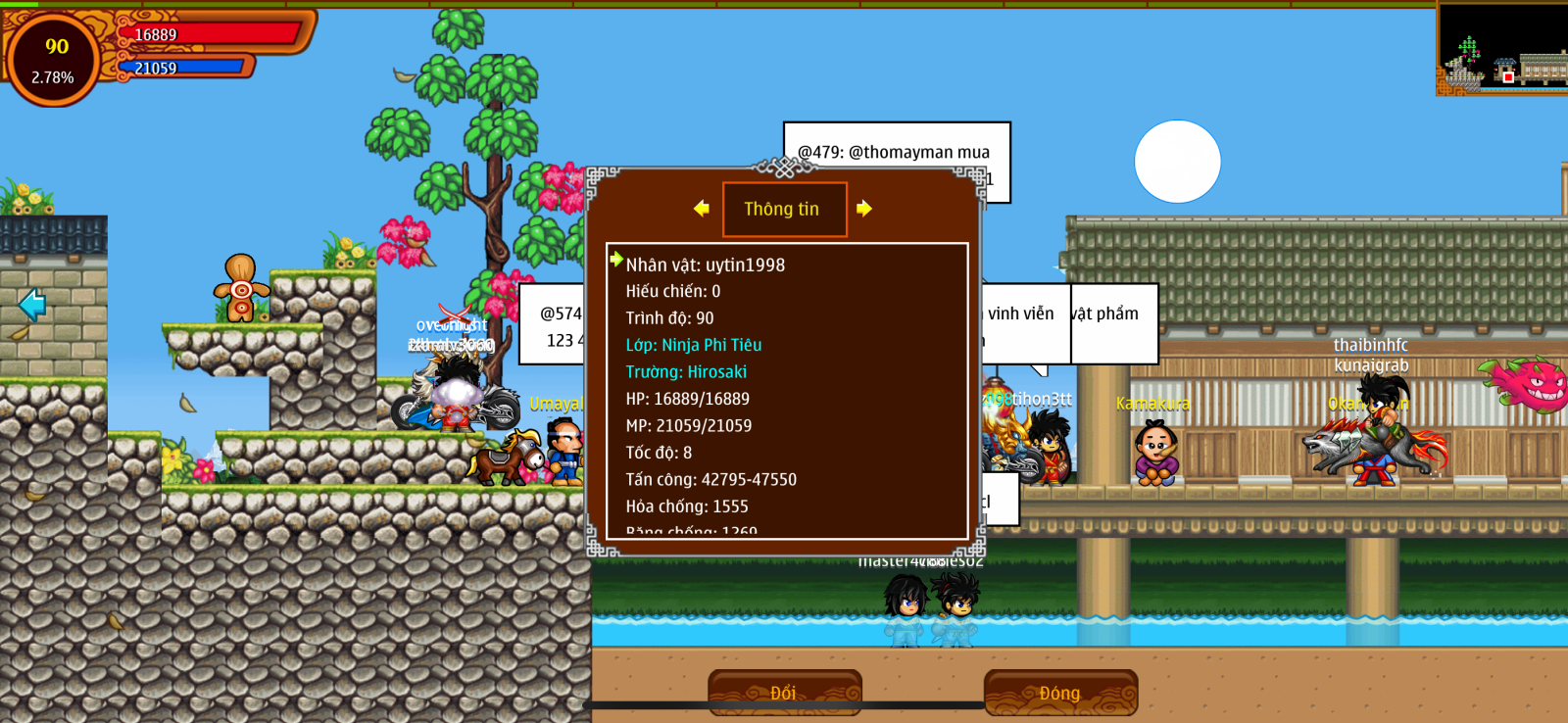Select the Tấn công stat row

[x=711, y=479]
